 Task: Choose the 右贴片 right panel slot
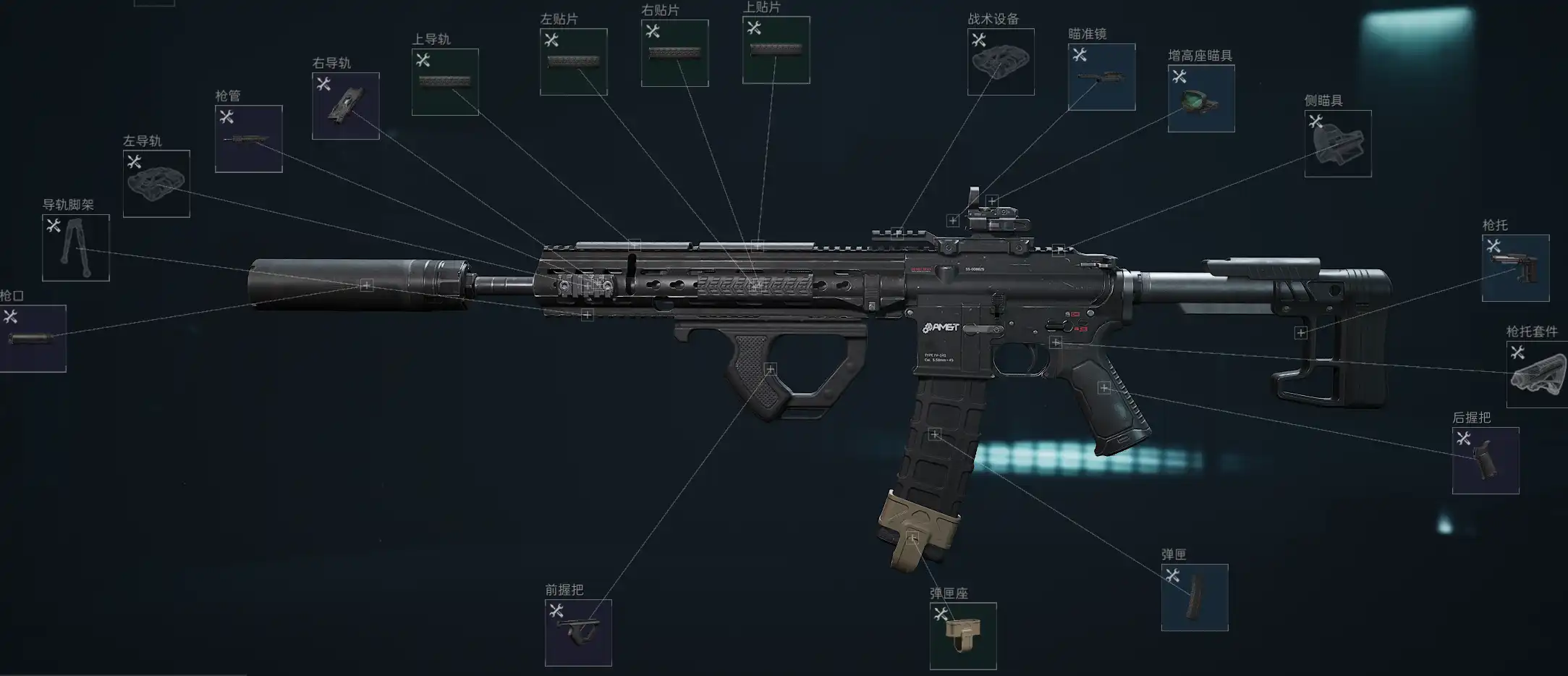click(x=674, y=54)
